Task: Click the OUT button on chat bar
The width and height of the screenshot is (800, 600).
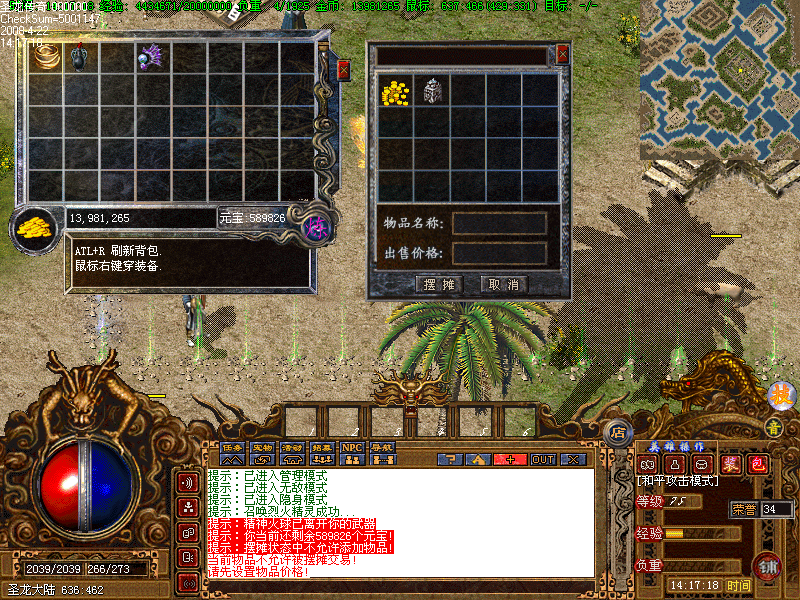Action: pyautogui.click(x=542, y=459)
